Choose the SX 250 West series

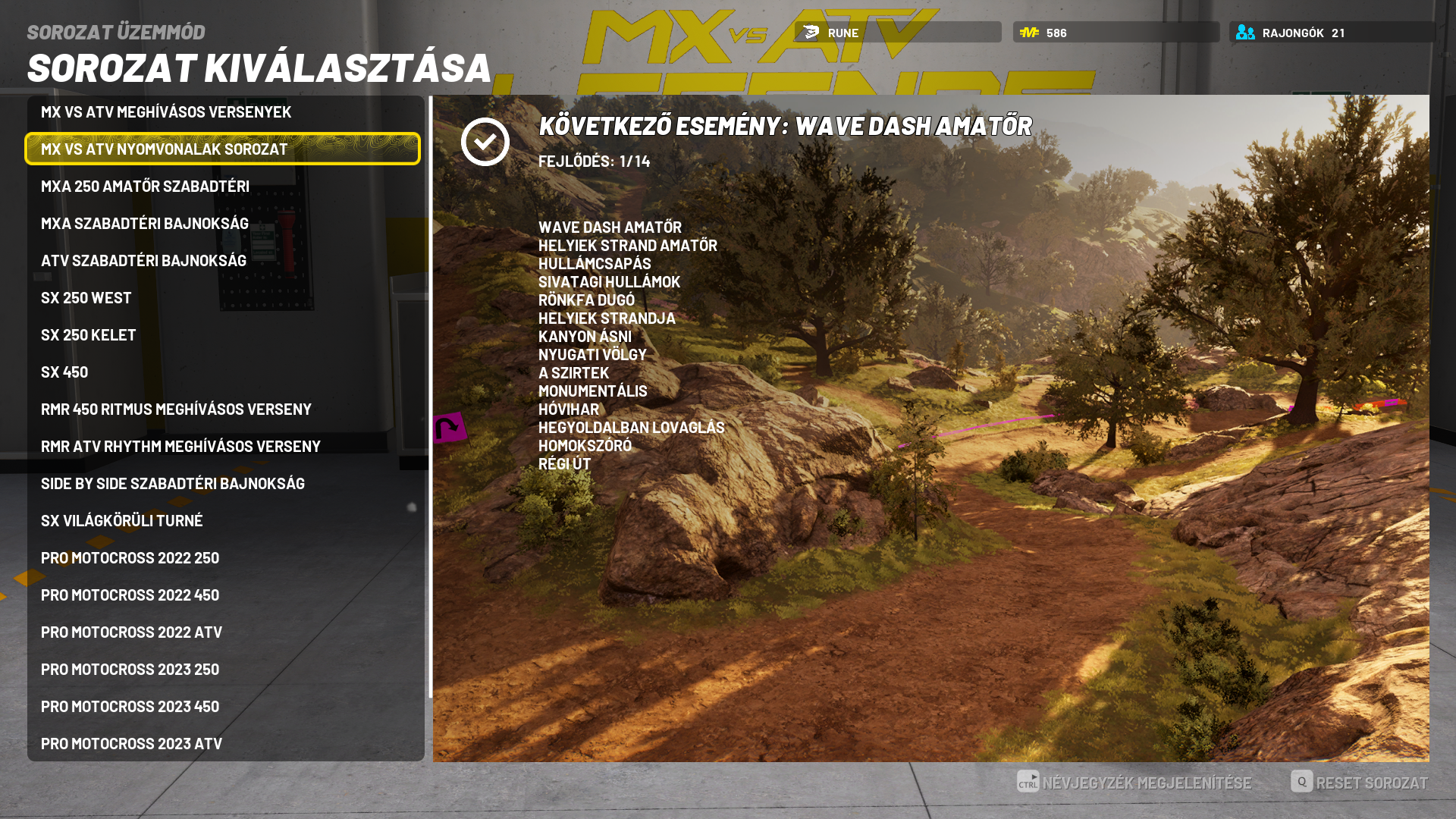pyautogui.click(x=86, y=298)
